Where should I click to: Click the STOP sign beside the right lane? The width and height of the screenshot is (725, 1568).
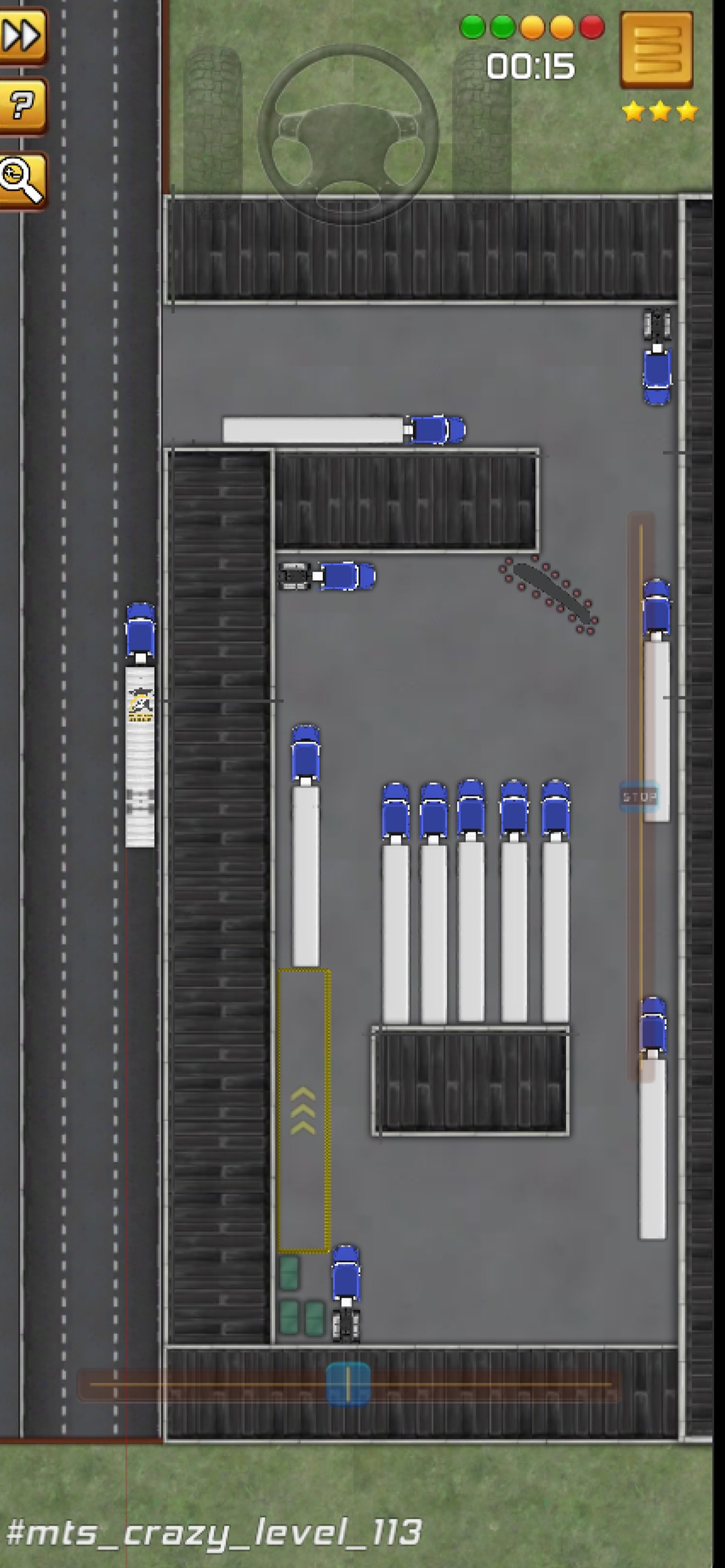638,798
